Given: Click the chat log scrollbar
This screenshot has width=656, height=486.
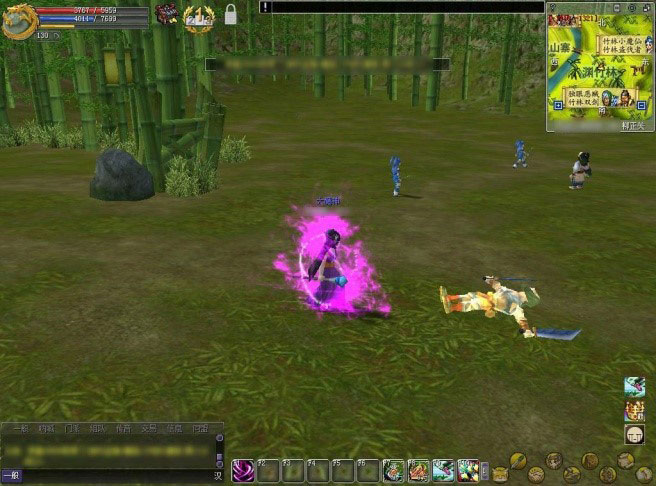Looking at the screenshot, I should tap(219, 448).
